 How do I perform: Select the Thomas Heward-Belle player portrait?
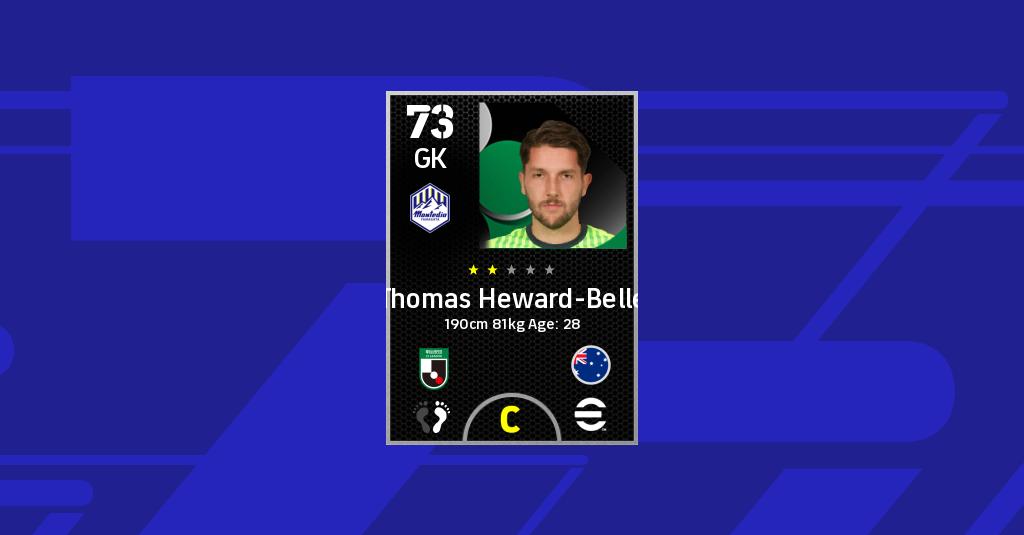[x=553, y=178]
